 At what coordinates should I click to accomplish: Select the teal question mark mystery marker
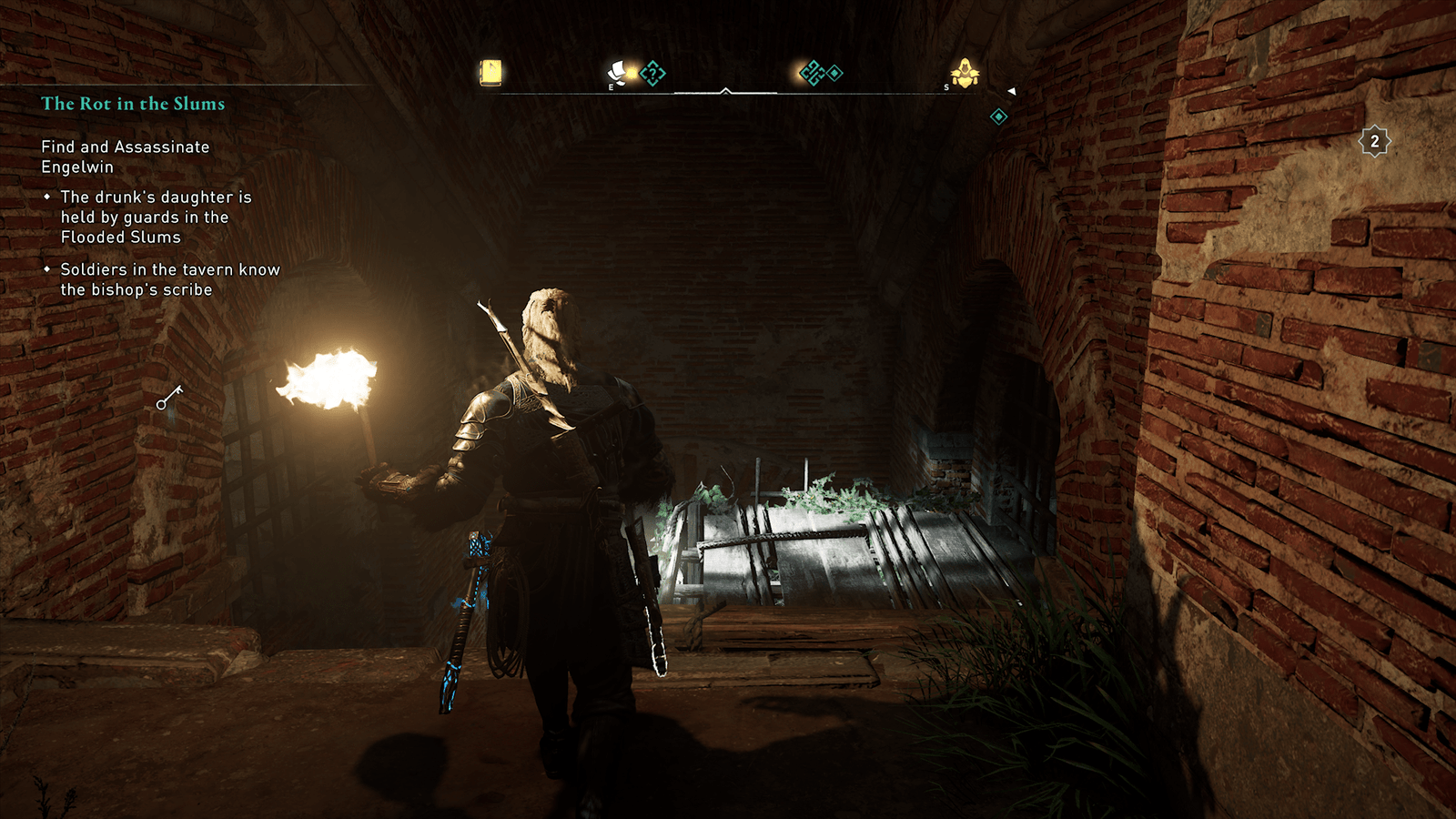652,73
